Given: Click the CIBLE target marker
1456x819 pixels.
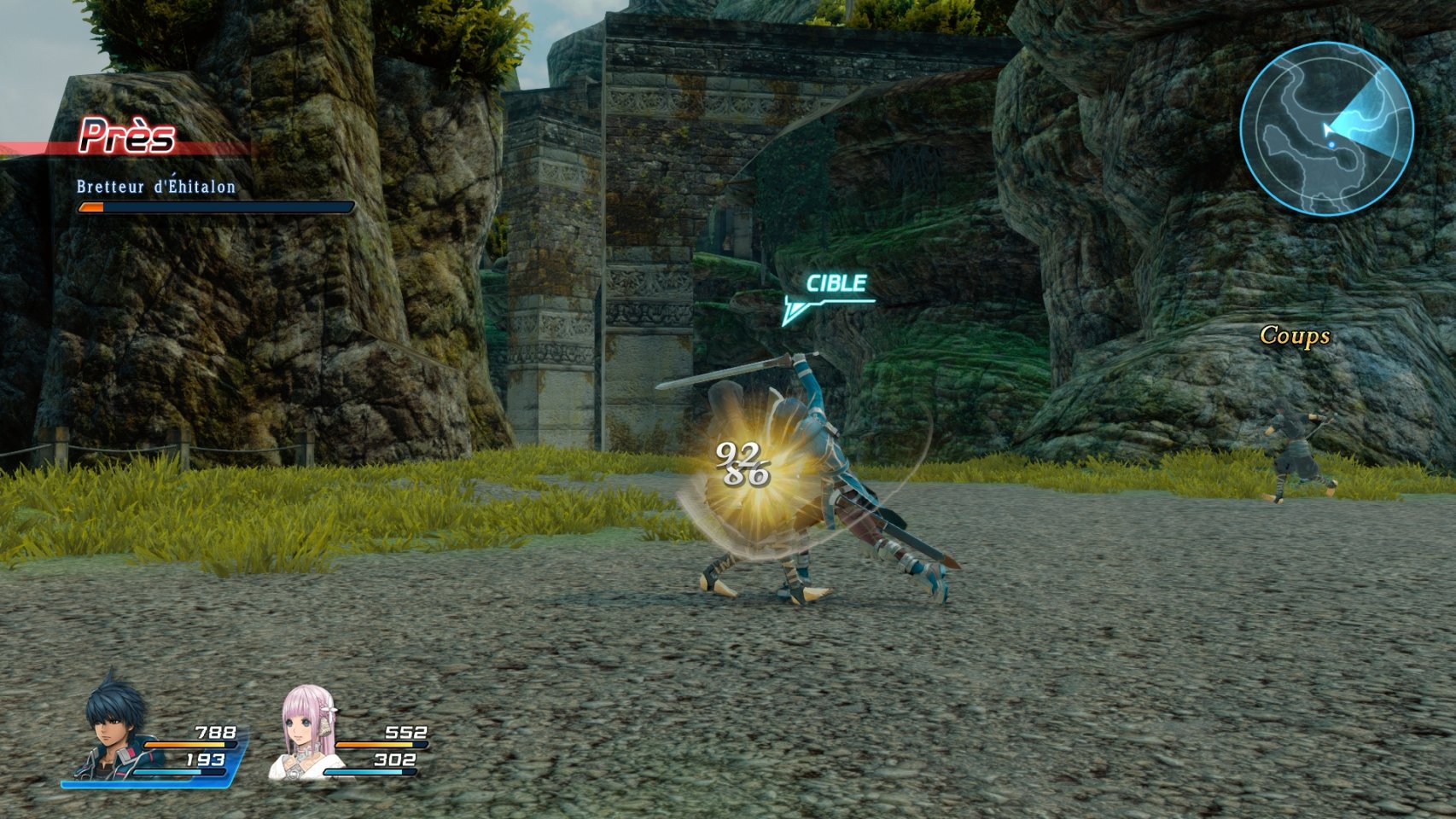Looking at the screenshot, I should [835, 285].
